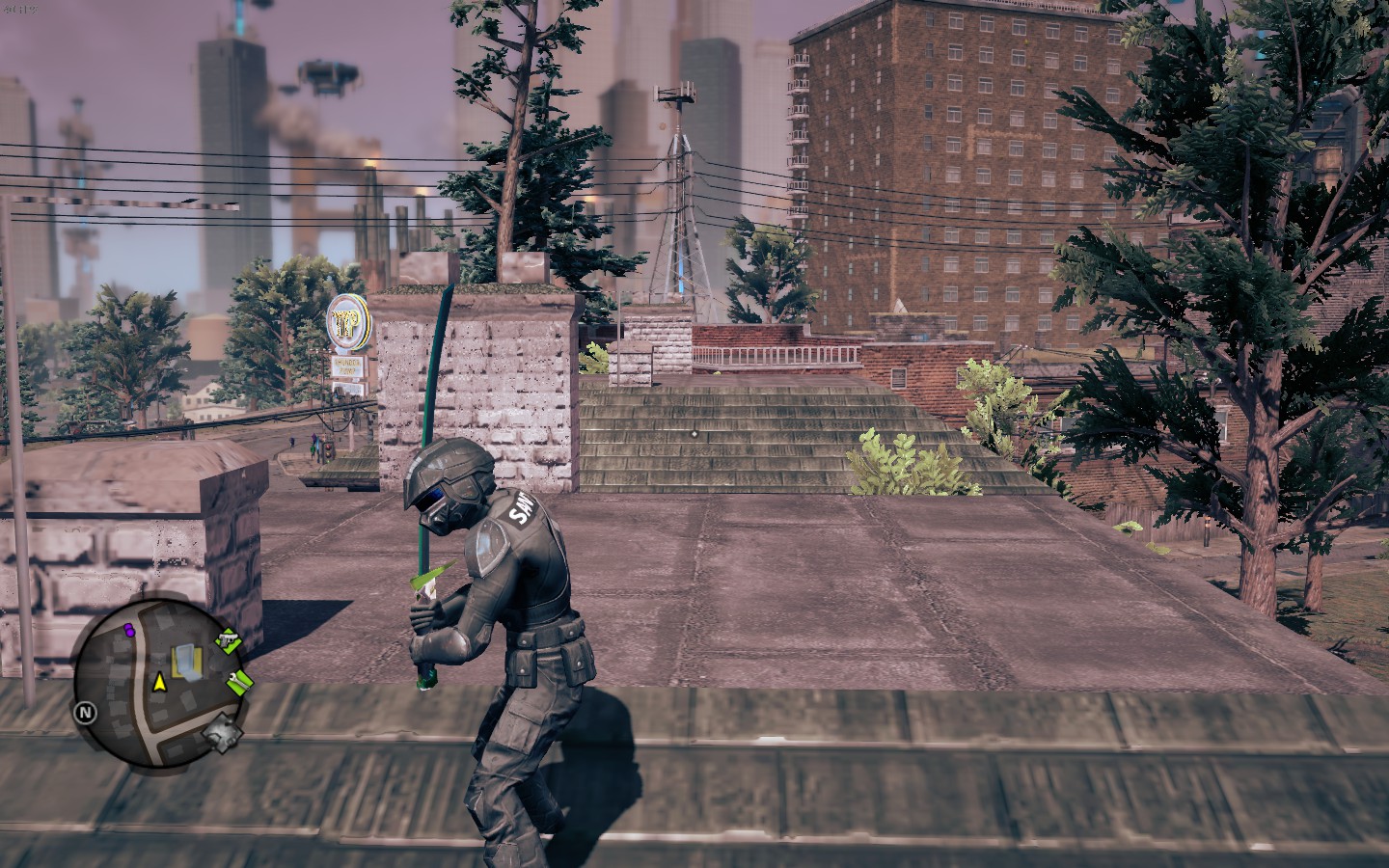Click the gray diamond marker on minimap
Screen dimensions: 1389x868
(x=222, y=735)
